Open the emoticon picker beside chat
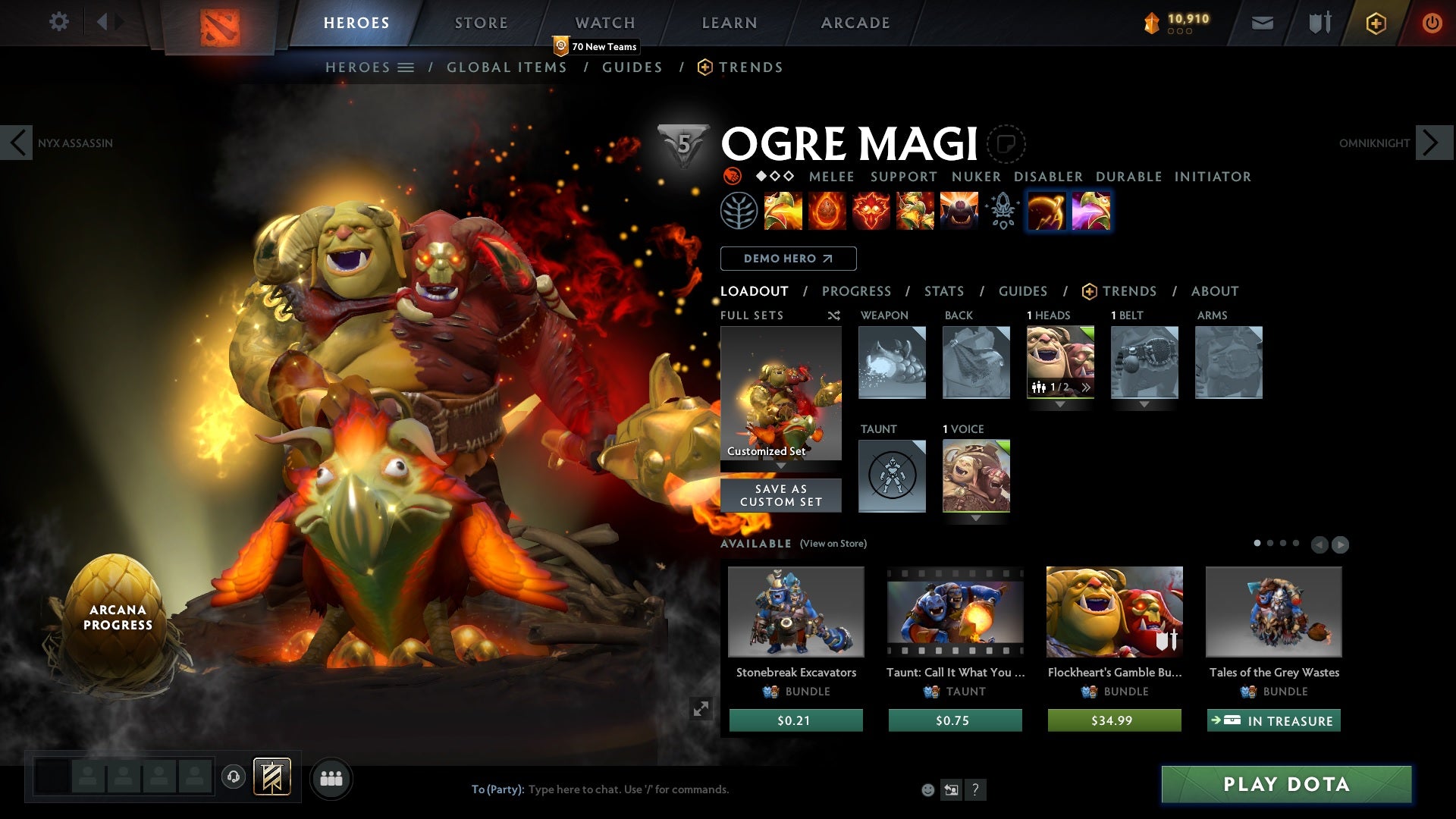1456x819 pixels. point(927,789)
